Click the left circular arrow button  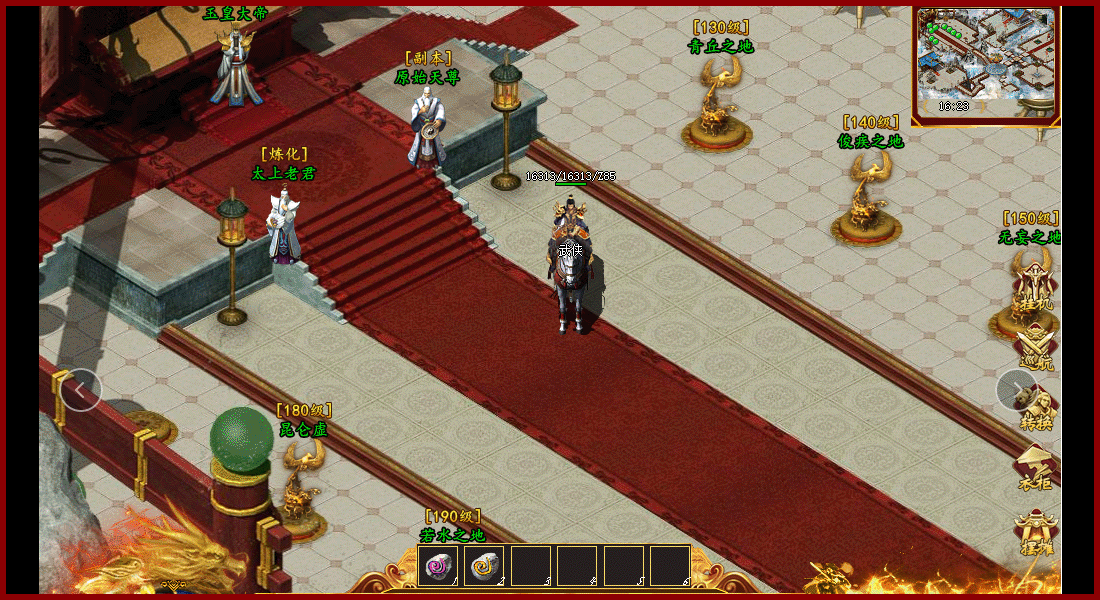pos(80,390)
